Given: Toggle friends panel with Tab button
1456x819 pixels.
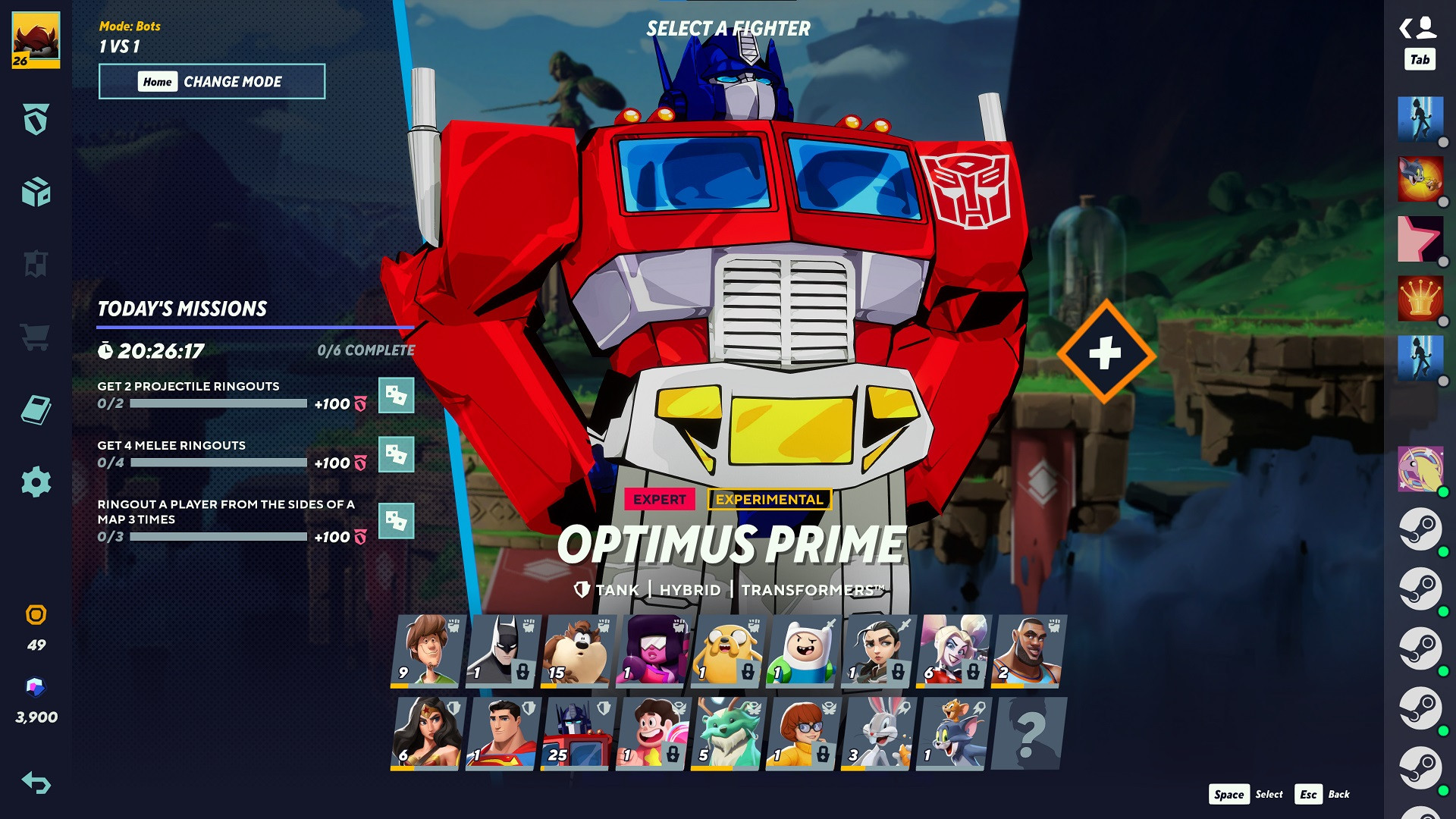Looking at the screenshot, I should (1422, 58).
